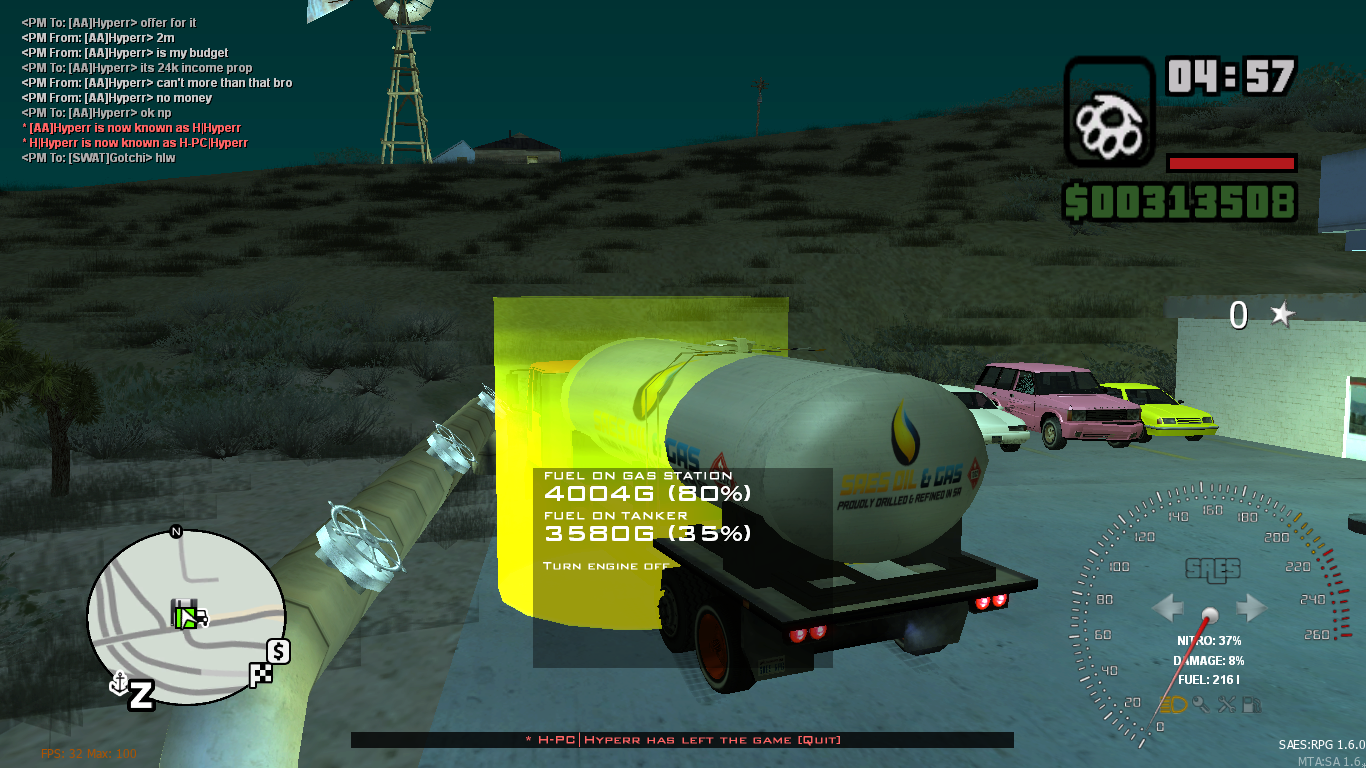Click the fuel pump icon on the speedometer

1251,704
